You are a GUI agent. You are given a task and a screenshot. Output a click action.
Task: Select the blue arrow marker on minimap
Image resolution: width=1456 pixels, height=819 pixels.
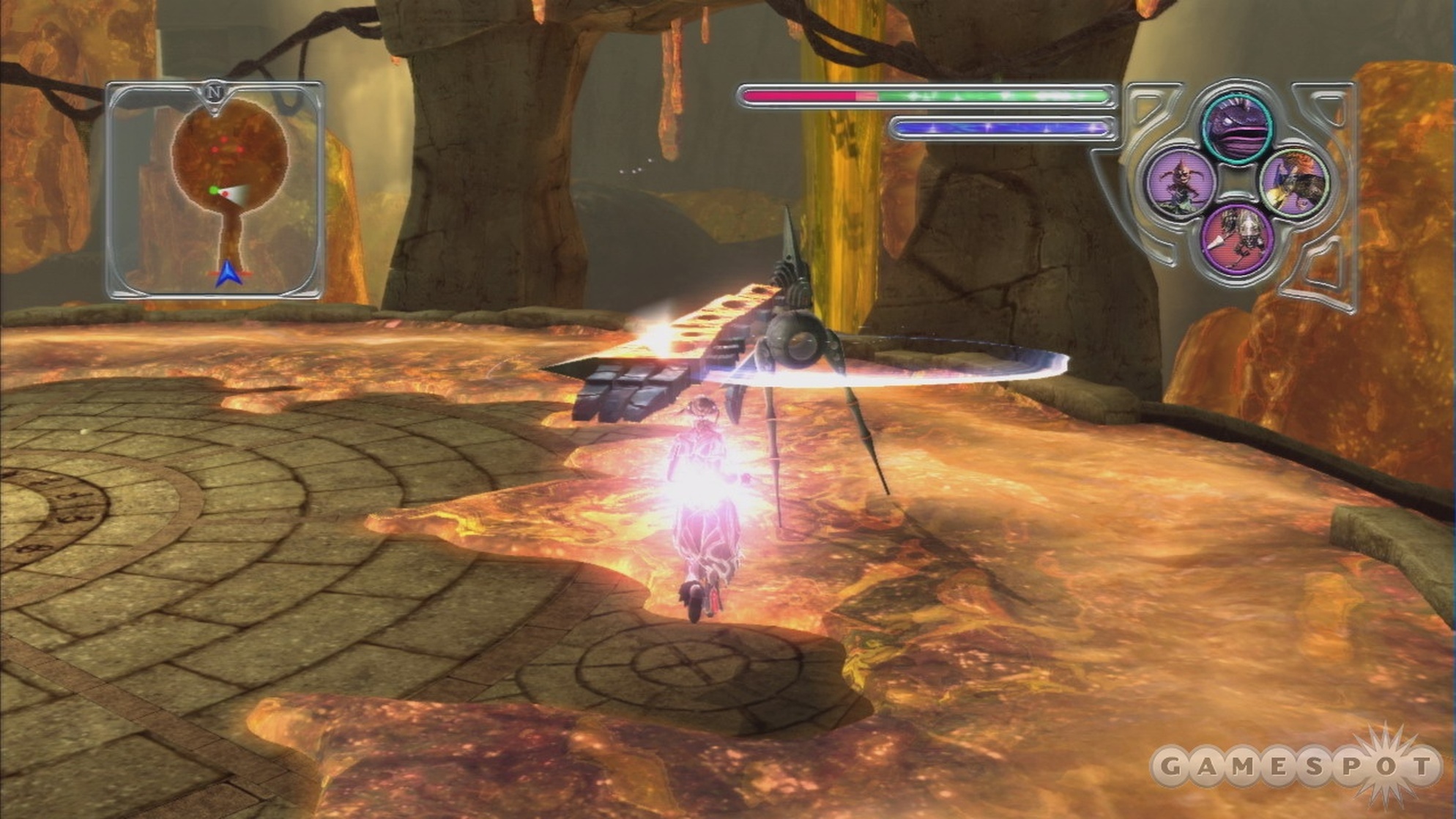click(x=228, y=273)
